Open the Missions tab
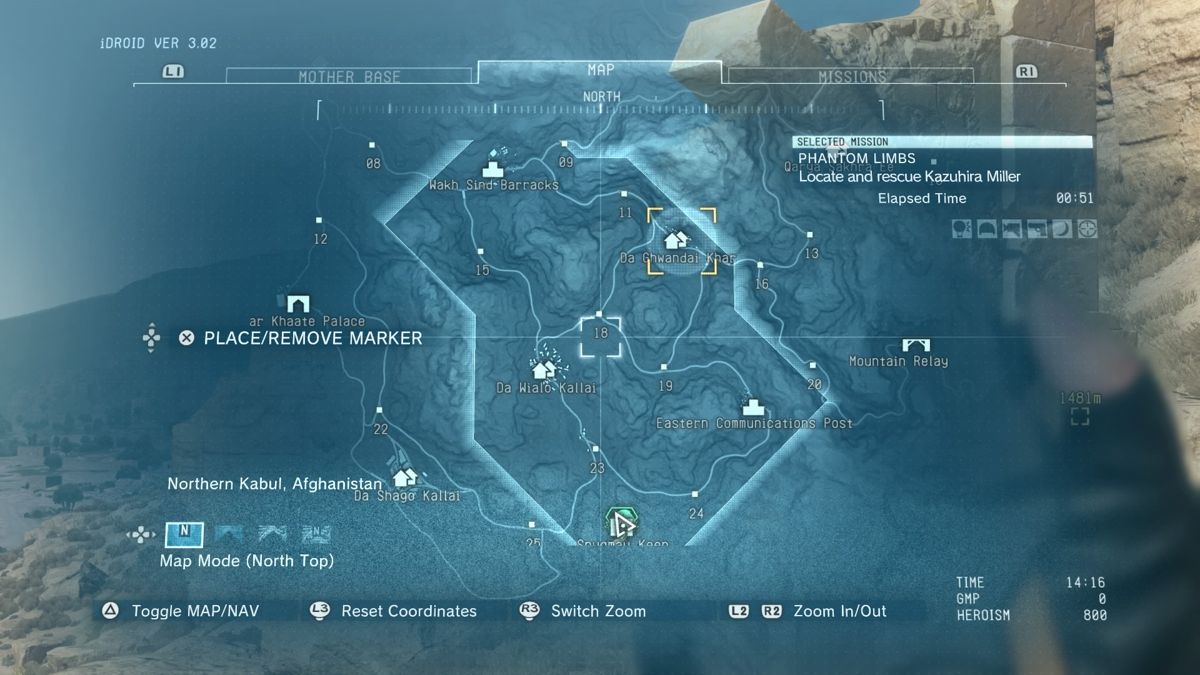 click(852, 77)
